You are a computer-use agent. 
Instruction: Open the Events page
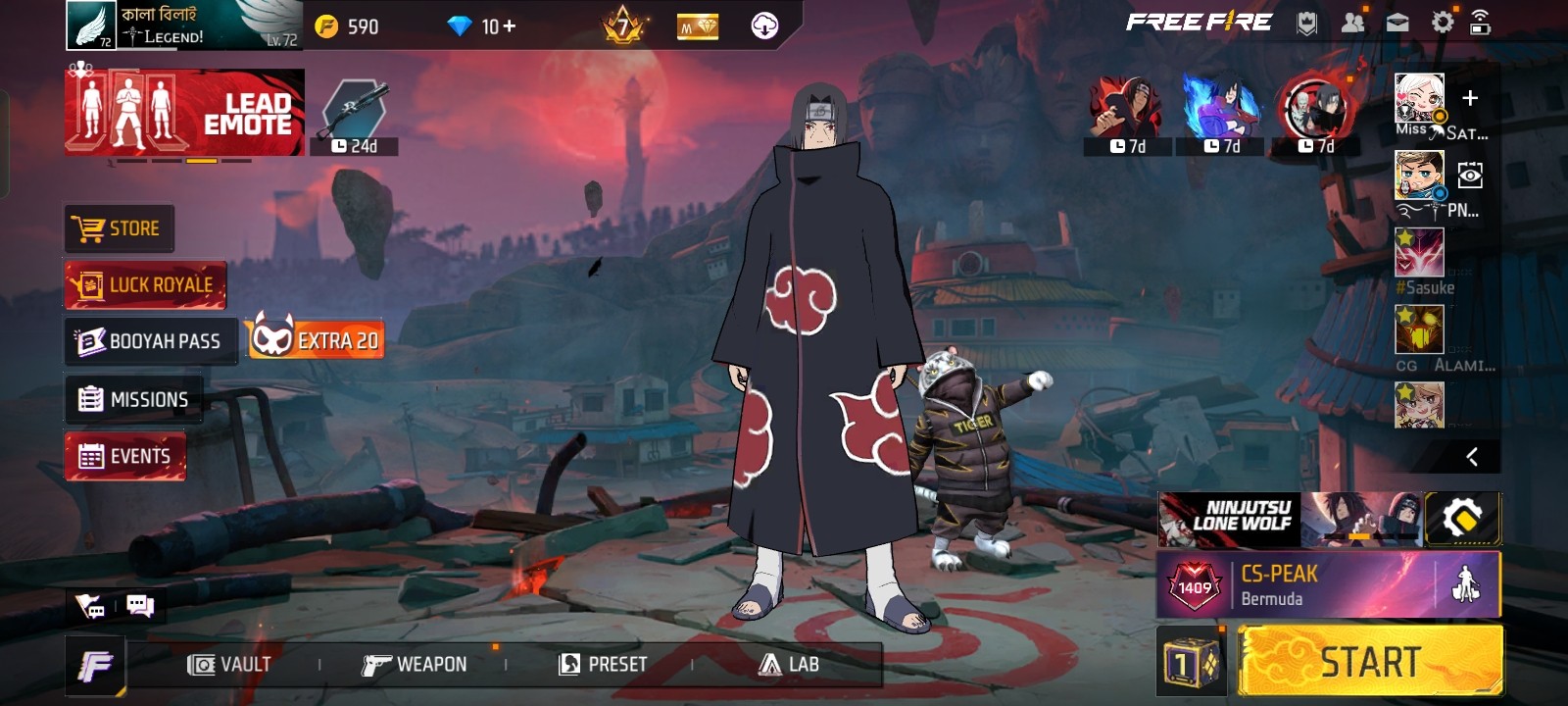[x=125, y=456]
